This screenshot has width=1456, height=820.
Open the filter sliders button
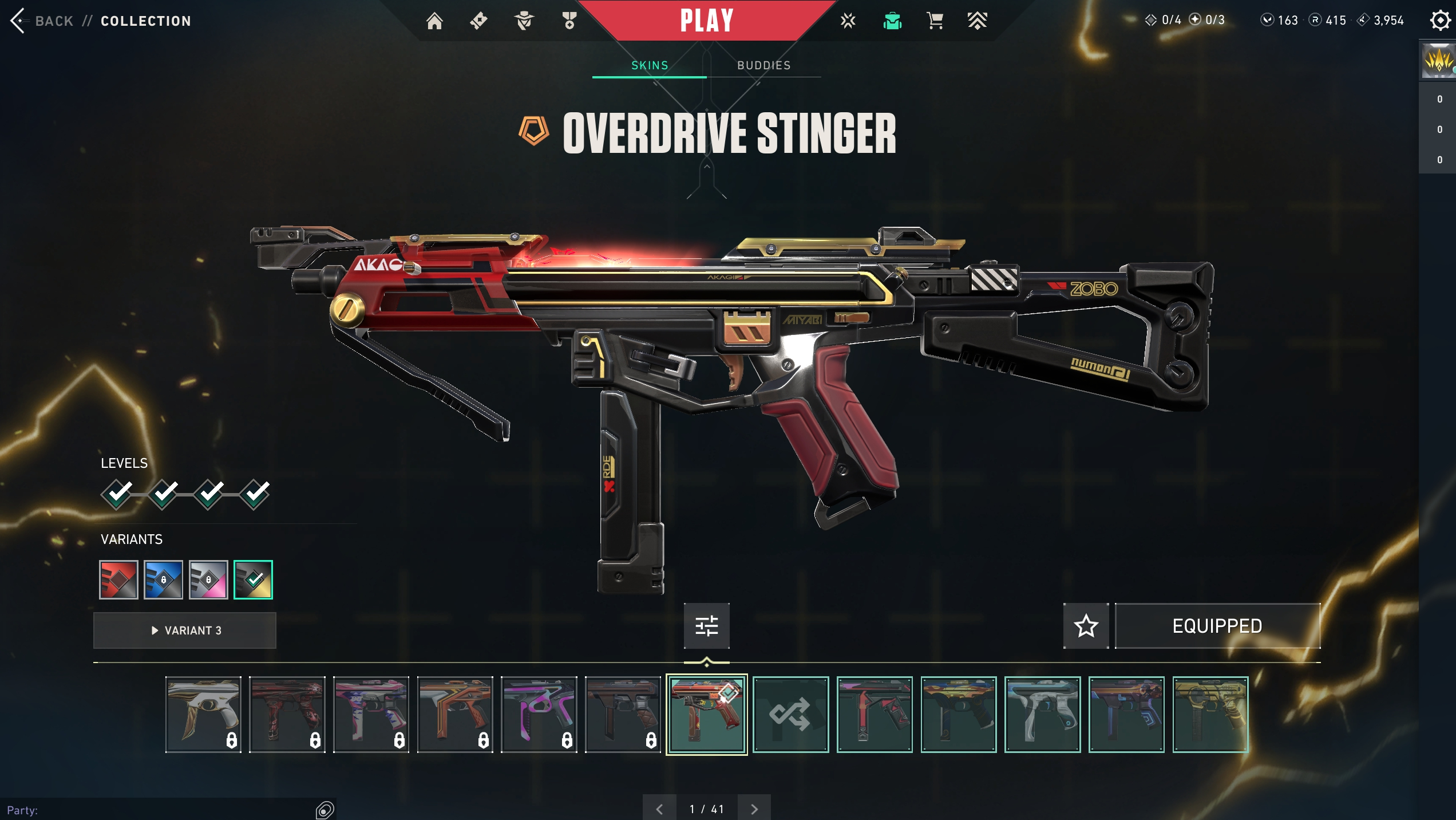tap(706, 626)
